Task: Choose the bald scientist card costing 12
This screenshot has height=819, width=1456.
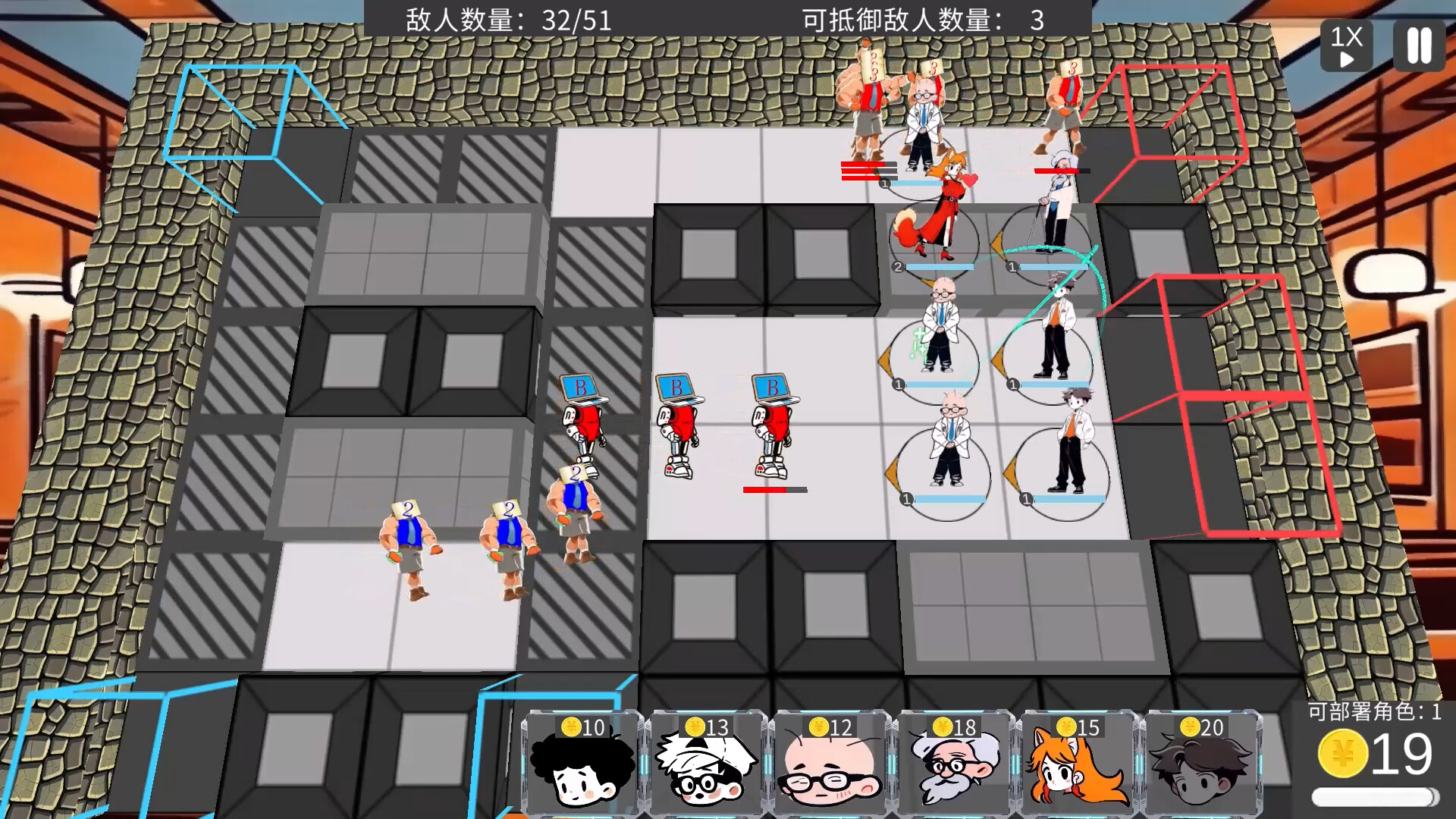Action: pyautogui.click(x=830, y=762)
